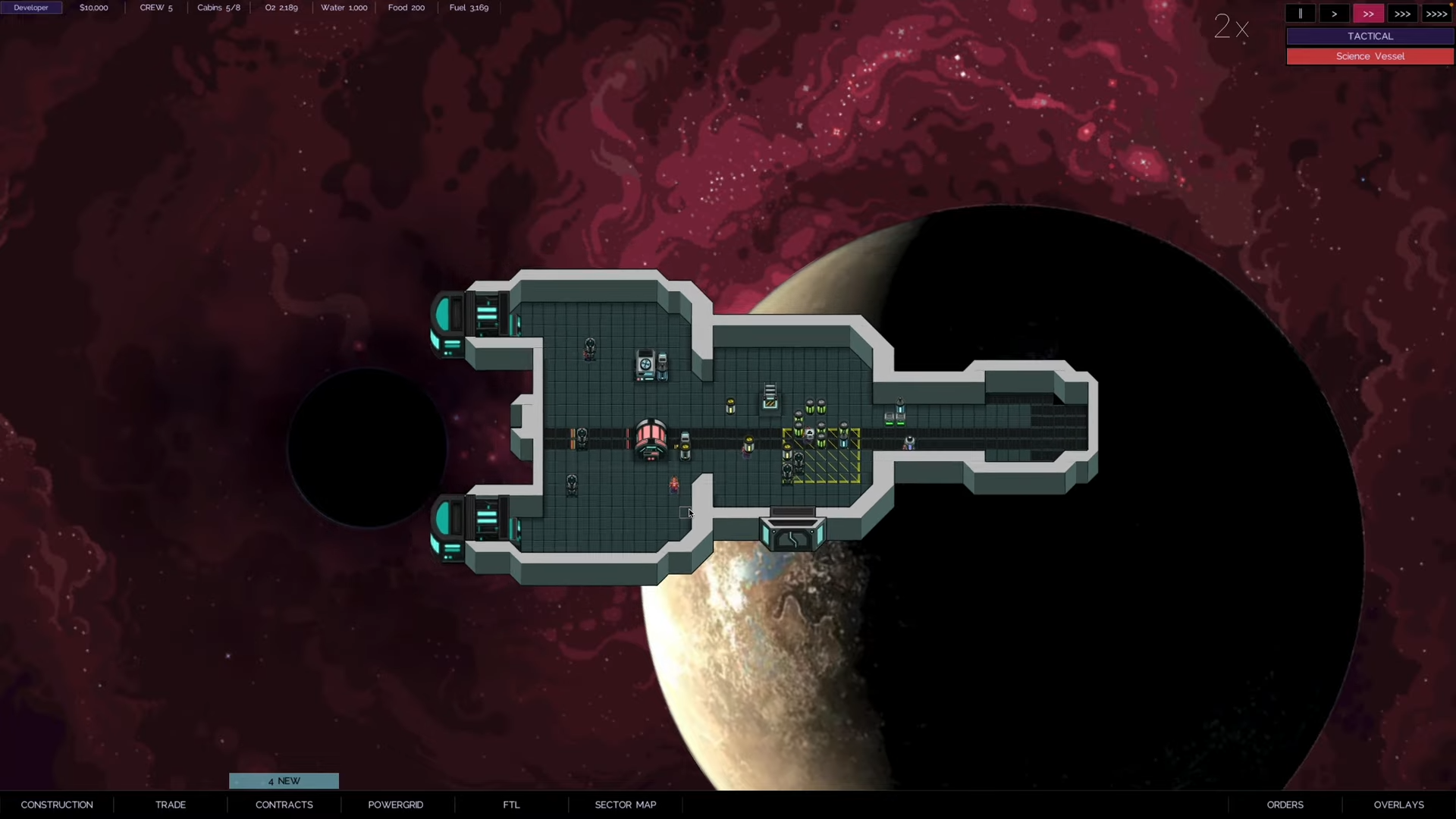
Task: Pause the game simulation
Action: (x=1300, y=14)
